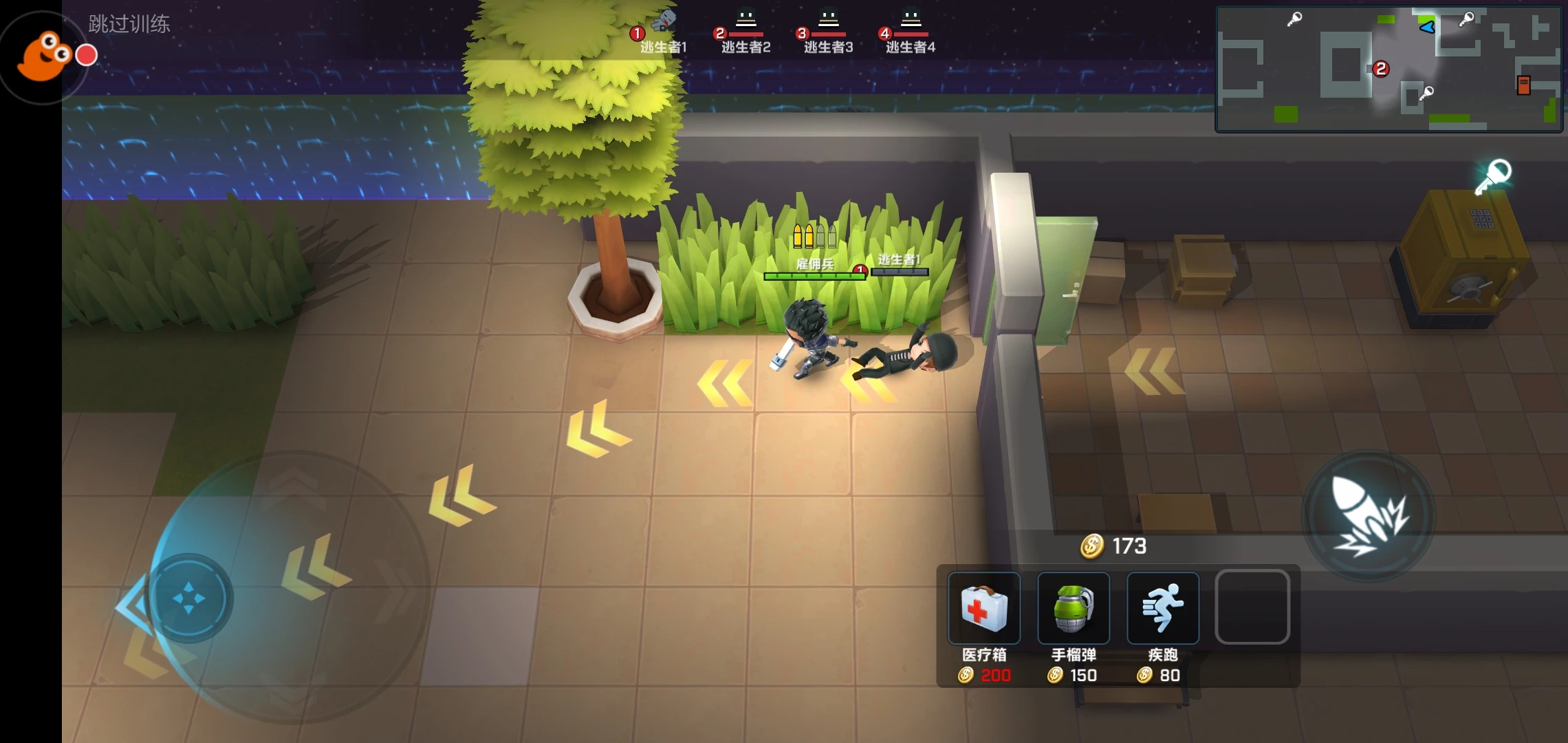The image size is (1568, 743).
Task: Select escapee 1 status portrait
Action: click(662, 30)
